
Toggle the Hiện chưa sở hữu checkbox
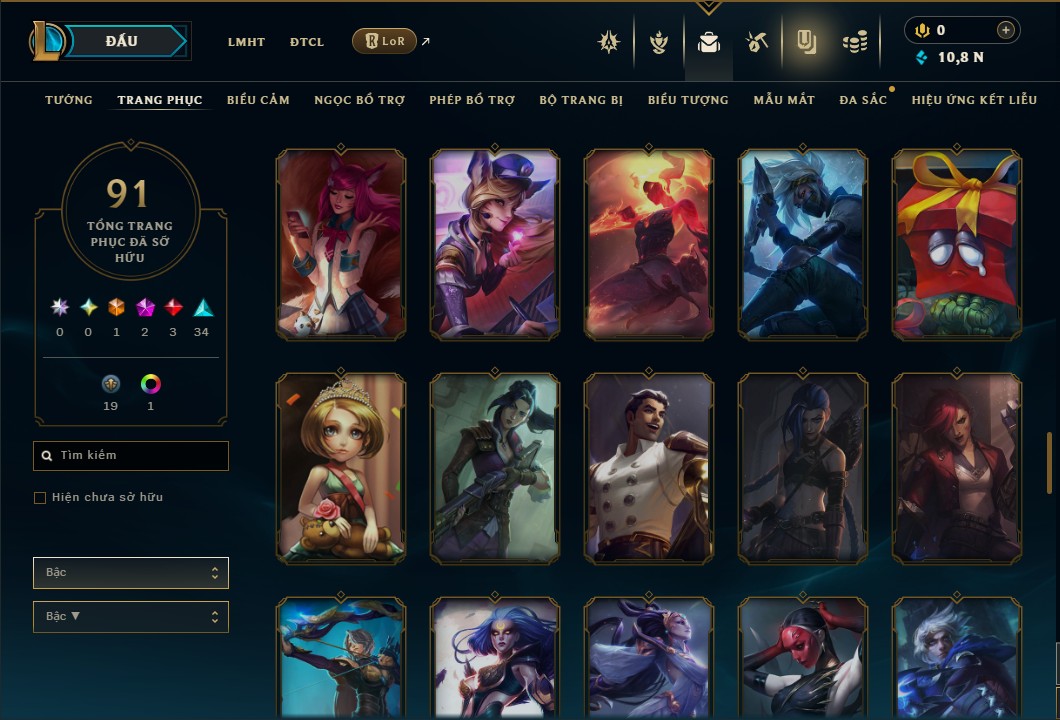[x=40, y=498]
